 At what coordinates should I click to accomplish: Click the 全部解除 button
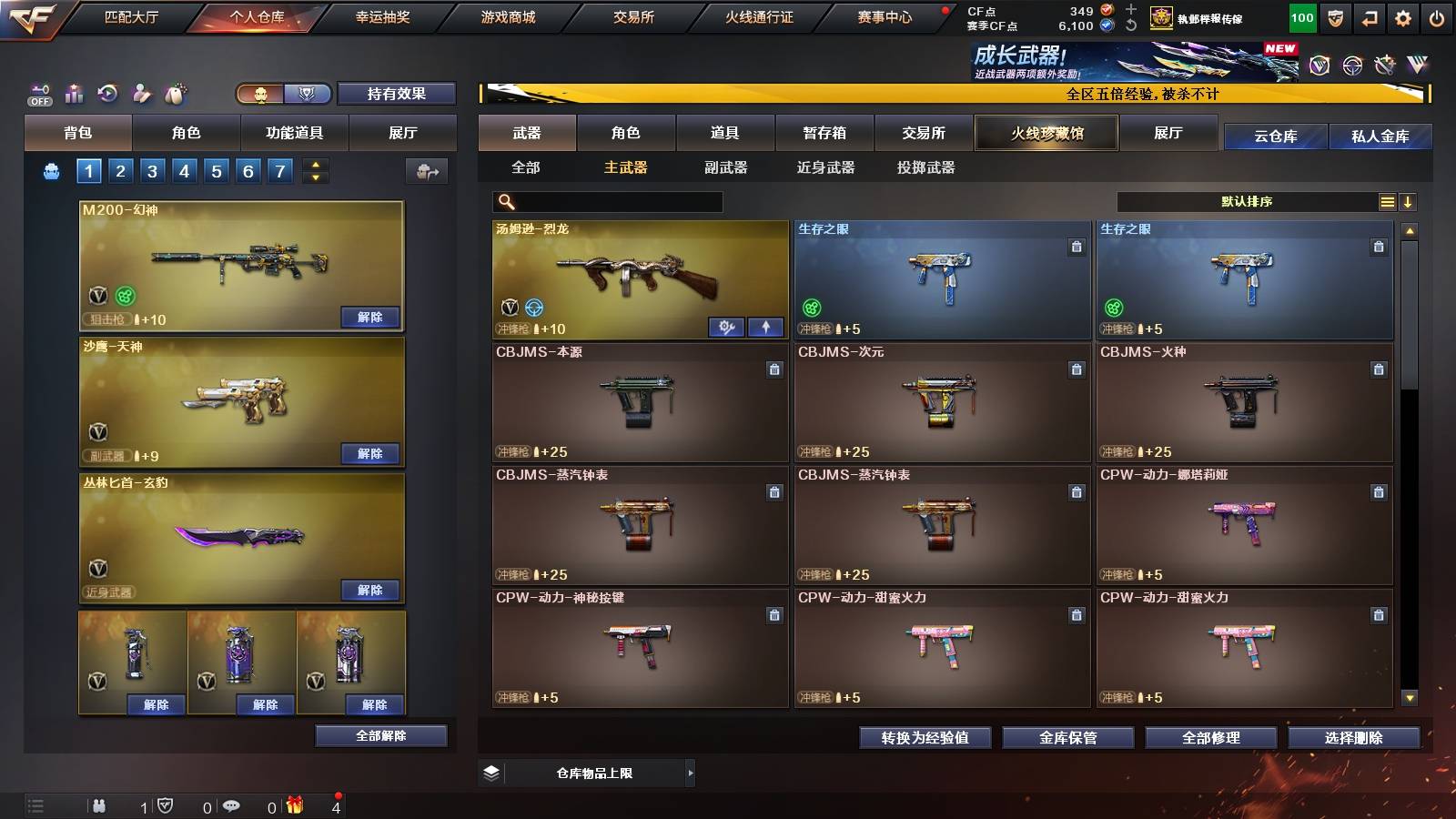(x=379, y=735)
